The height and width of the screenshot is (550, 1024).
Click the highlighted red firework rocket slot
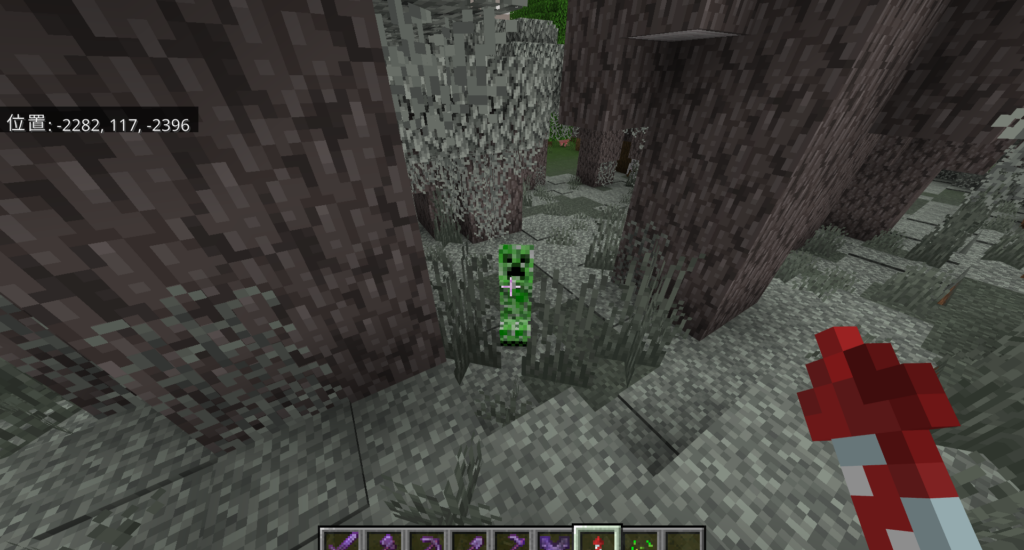coord(597,541)
